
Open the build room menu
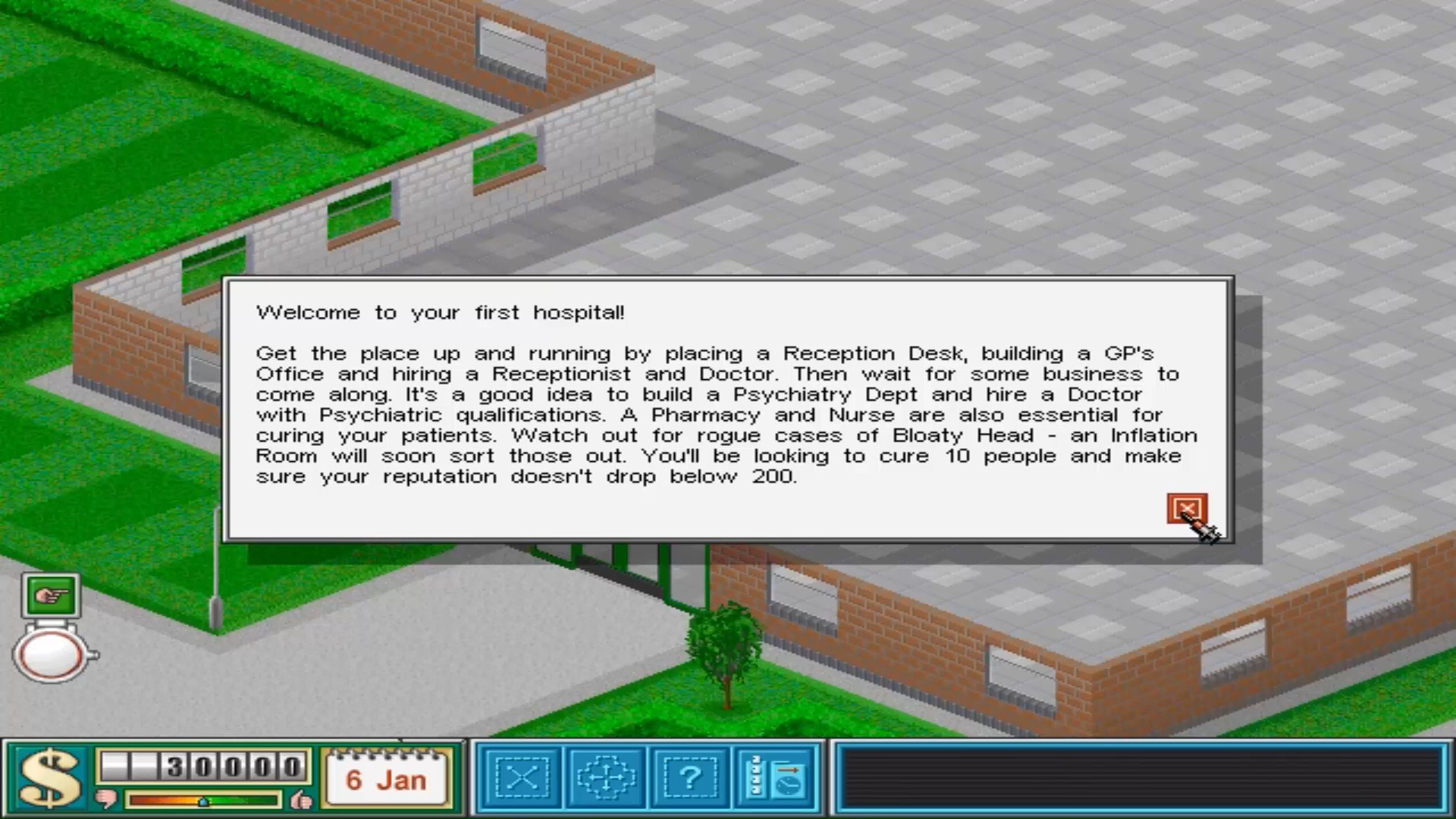click(x=523, y=777)
